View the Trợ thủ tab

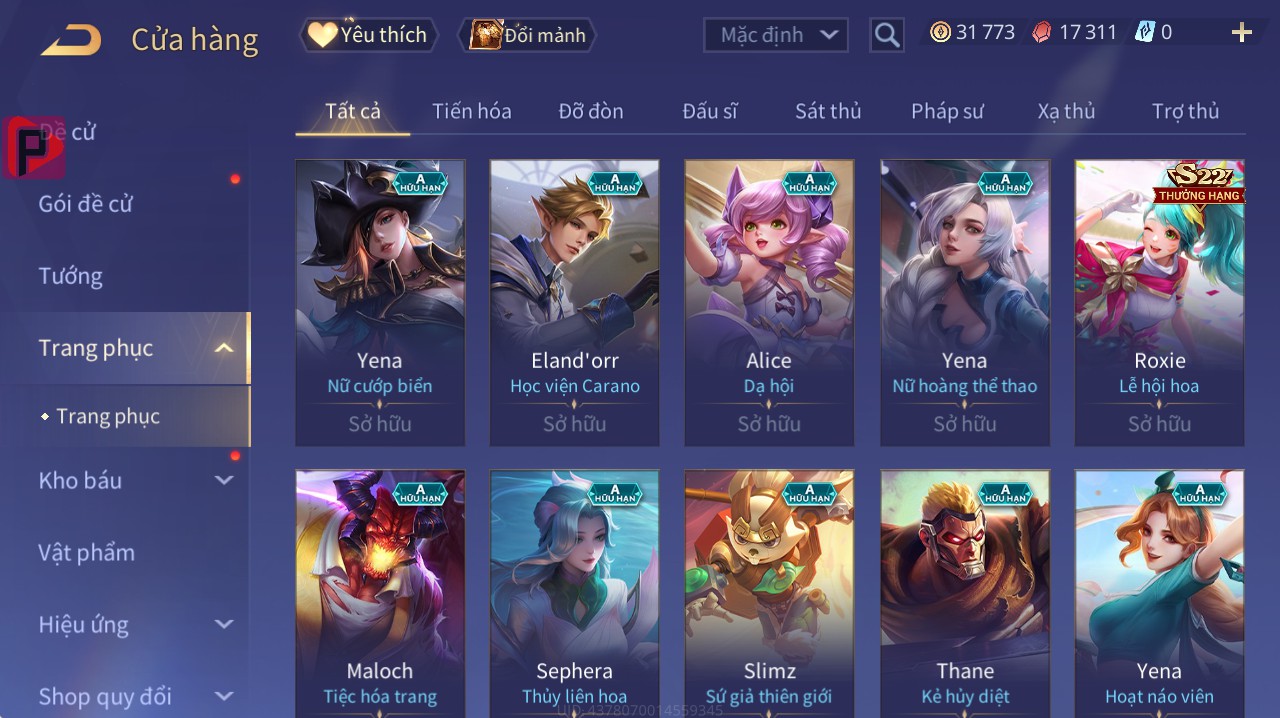tap(1185, 111)
